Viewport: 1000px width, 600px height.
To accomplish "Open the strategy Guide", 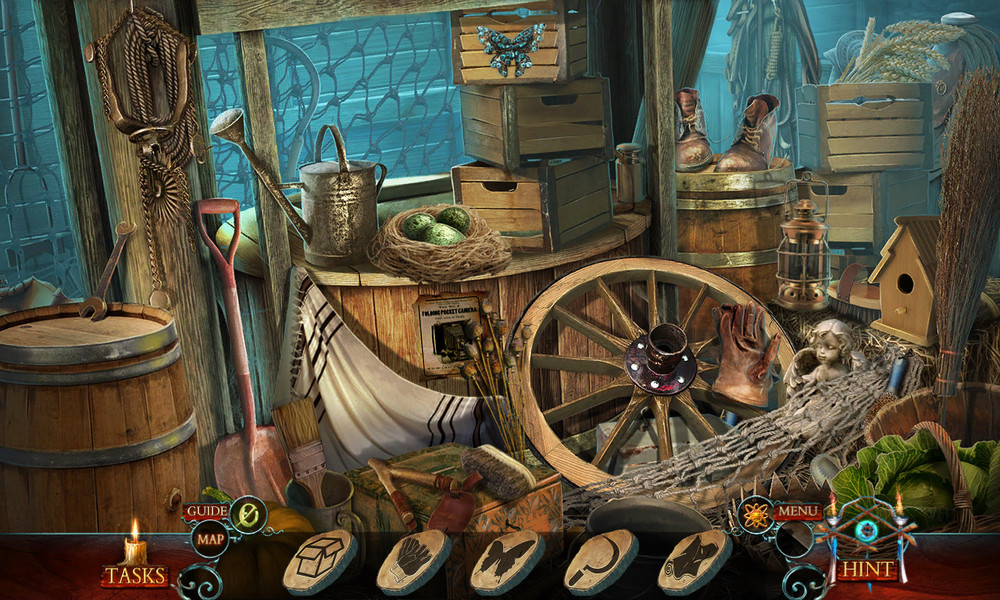I will [x=204, y=511].
